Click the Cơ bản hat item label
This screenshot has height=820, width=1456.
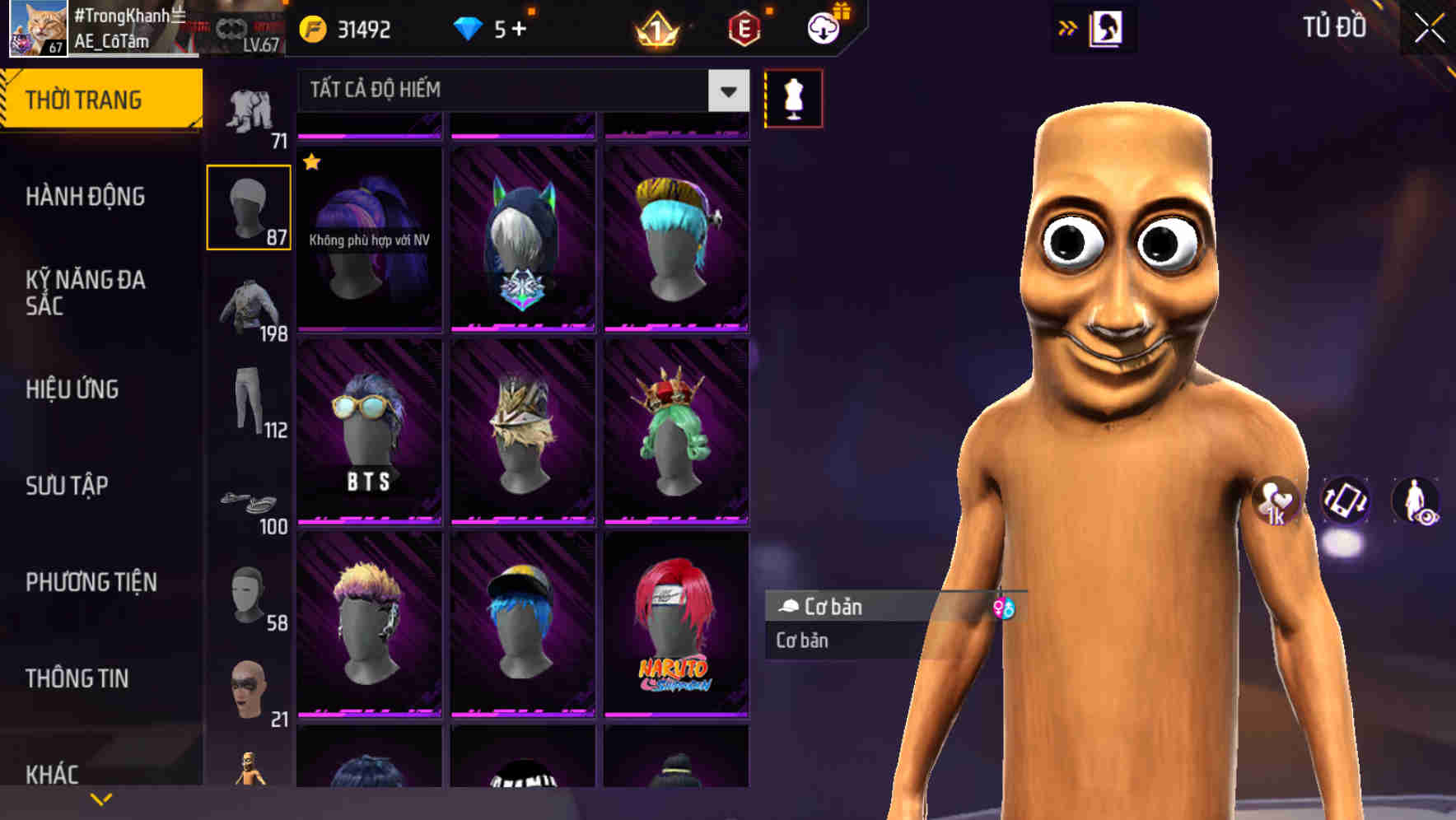832,607
